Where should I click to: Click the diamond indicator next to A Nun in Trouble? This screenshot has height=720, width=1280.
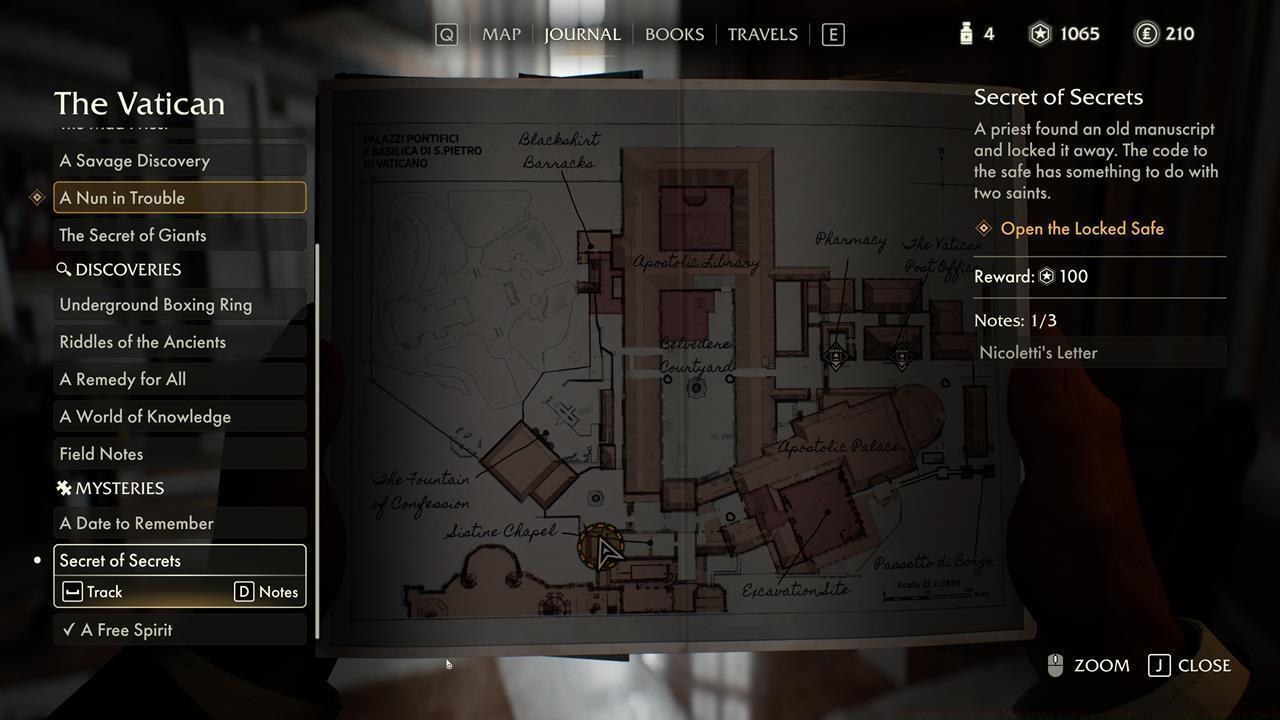tap(37, 197)
